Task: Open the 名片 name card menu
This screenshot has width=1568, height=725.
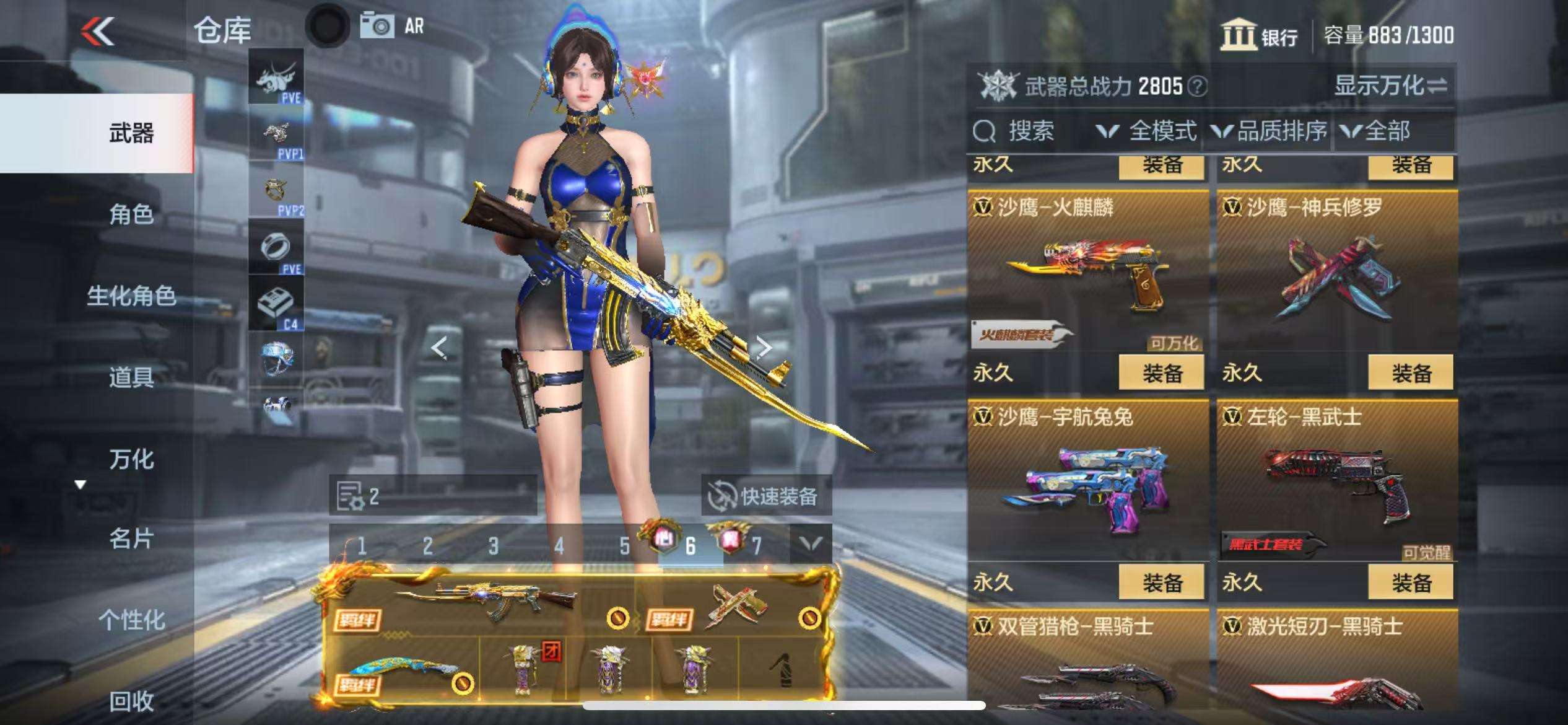Action: (x=131, y=539)
